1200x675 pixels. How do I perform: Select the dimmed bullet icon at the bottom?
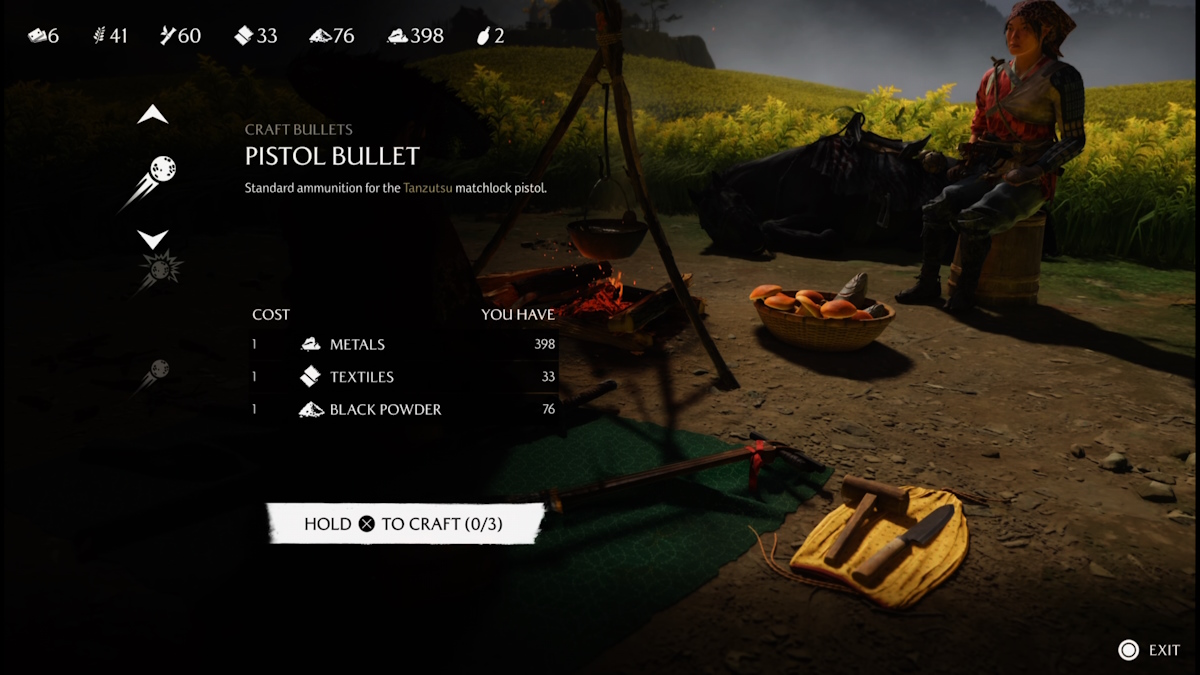tap(153, 373)
